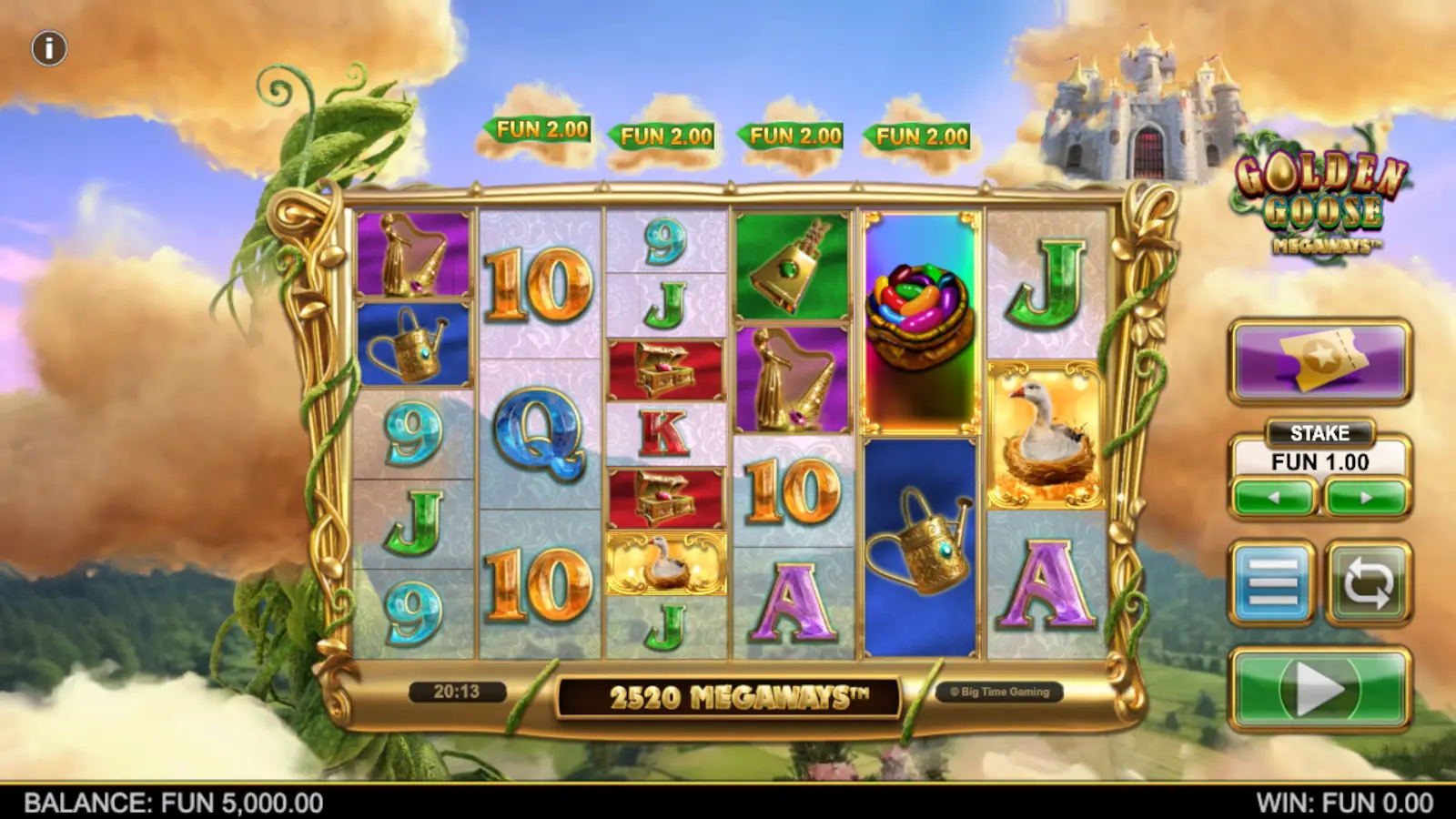Activate the autoplay loop icon
The image size is (1456, 819).
pyautogui.click(x=1365, y=581)
